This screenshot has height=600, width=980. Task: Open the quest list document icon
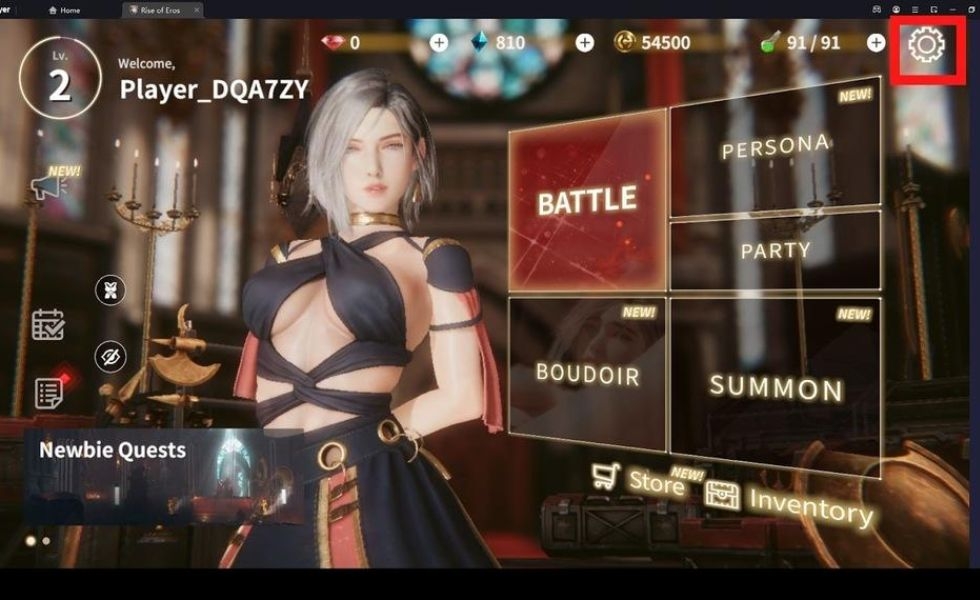pos(48,392)
